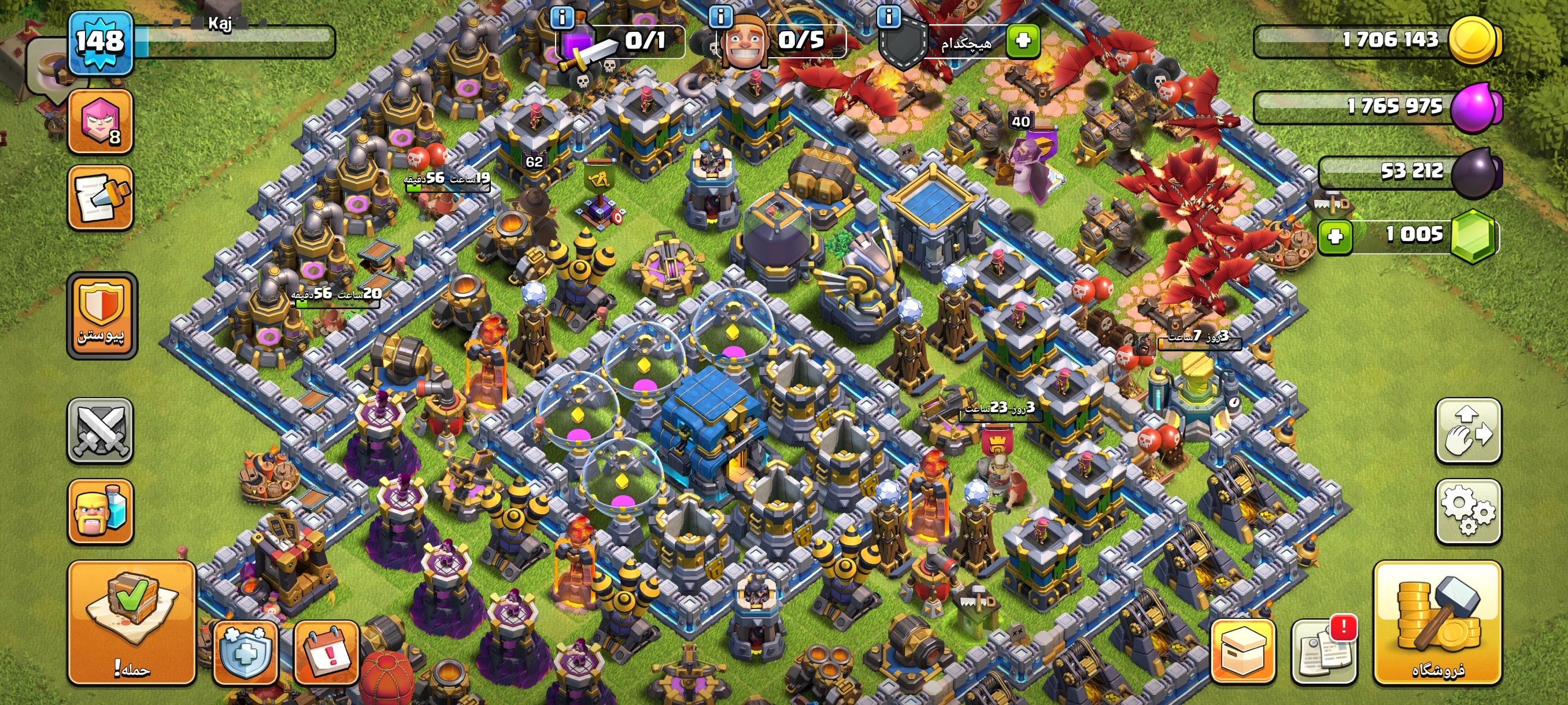This screenshot has width=1568, height=705.
Task: Tap the clan shield join button
Action: (x=102, y=315)
